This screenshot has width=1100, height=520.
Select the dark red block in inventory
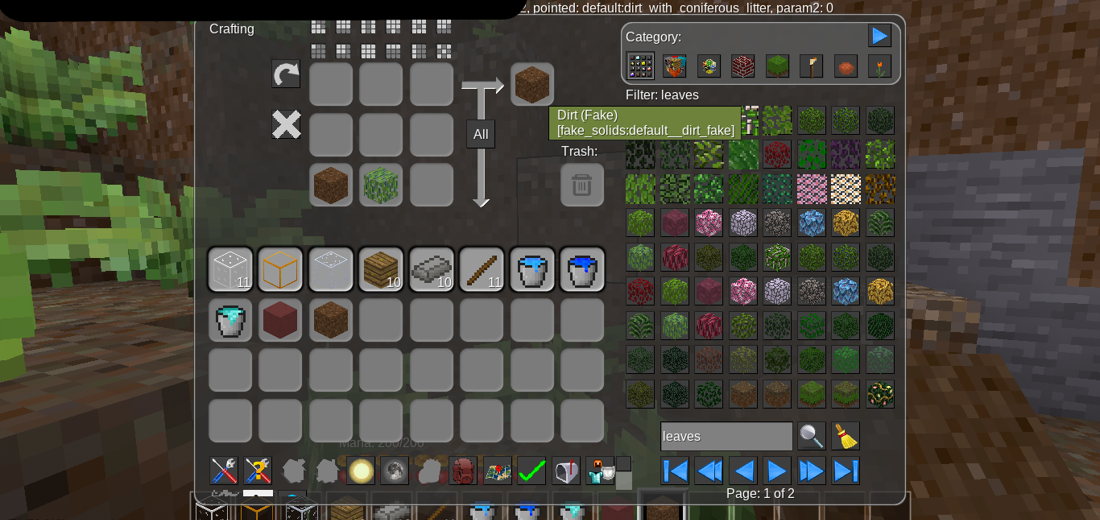(281, 320)
